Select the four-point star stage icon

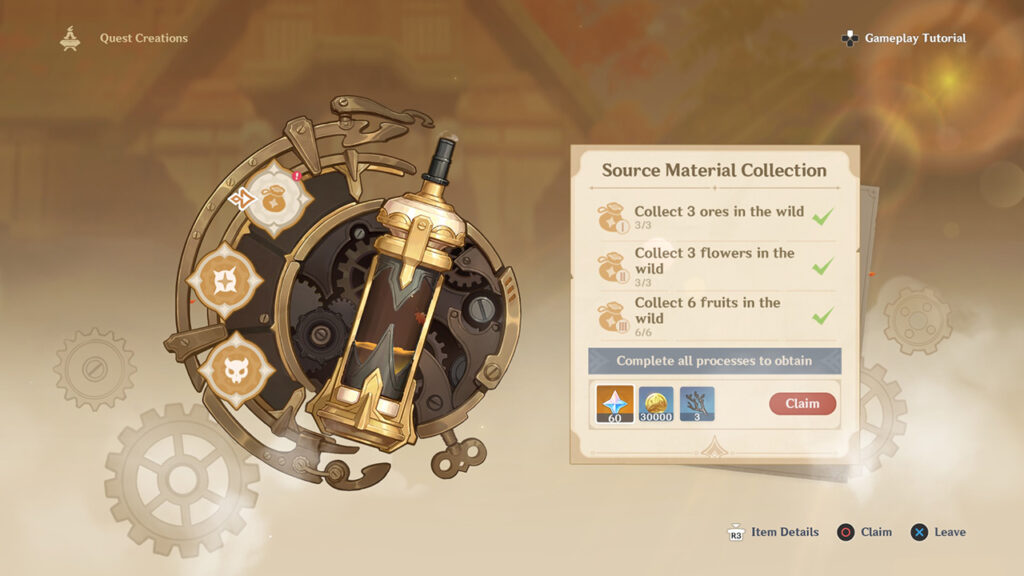click(225, 281)
